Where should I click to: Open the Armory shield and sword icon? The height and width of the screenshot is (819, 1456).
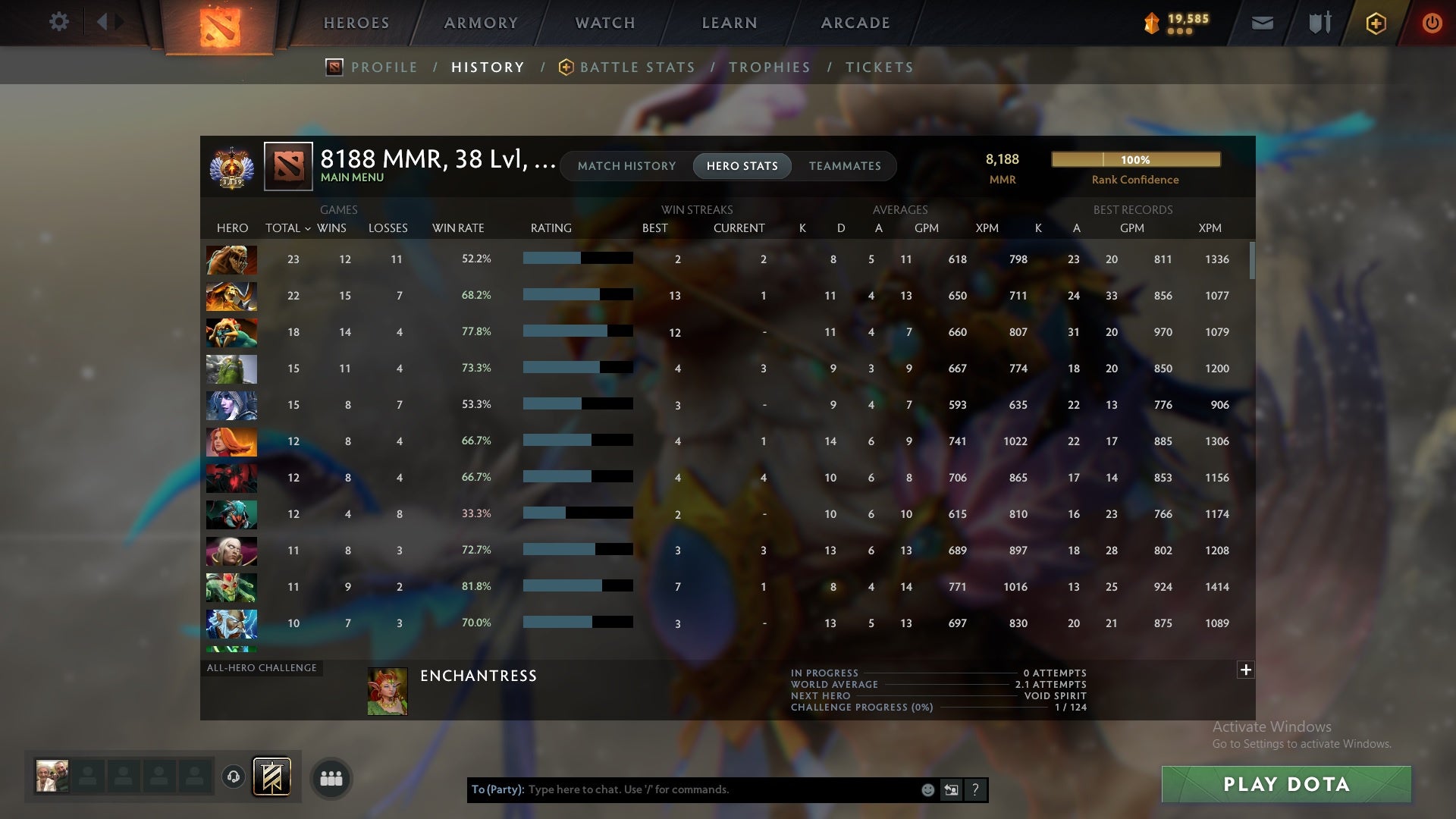(x=1319, y=23)
